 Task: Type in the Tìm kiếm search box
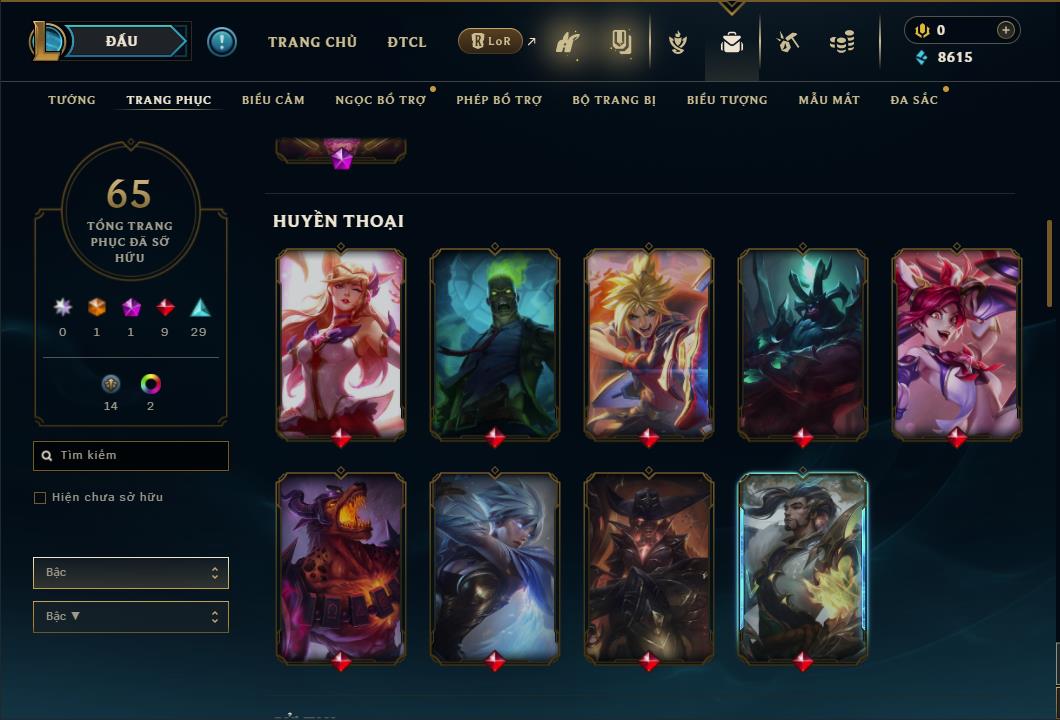(135, 456)
